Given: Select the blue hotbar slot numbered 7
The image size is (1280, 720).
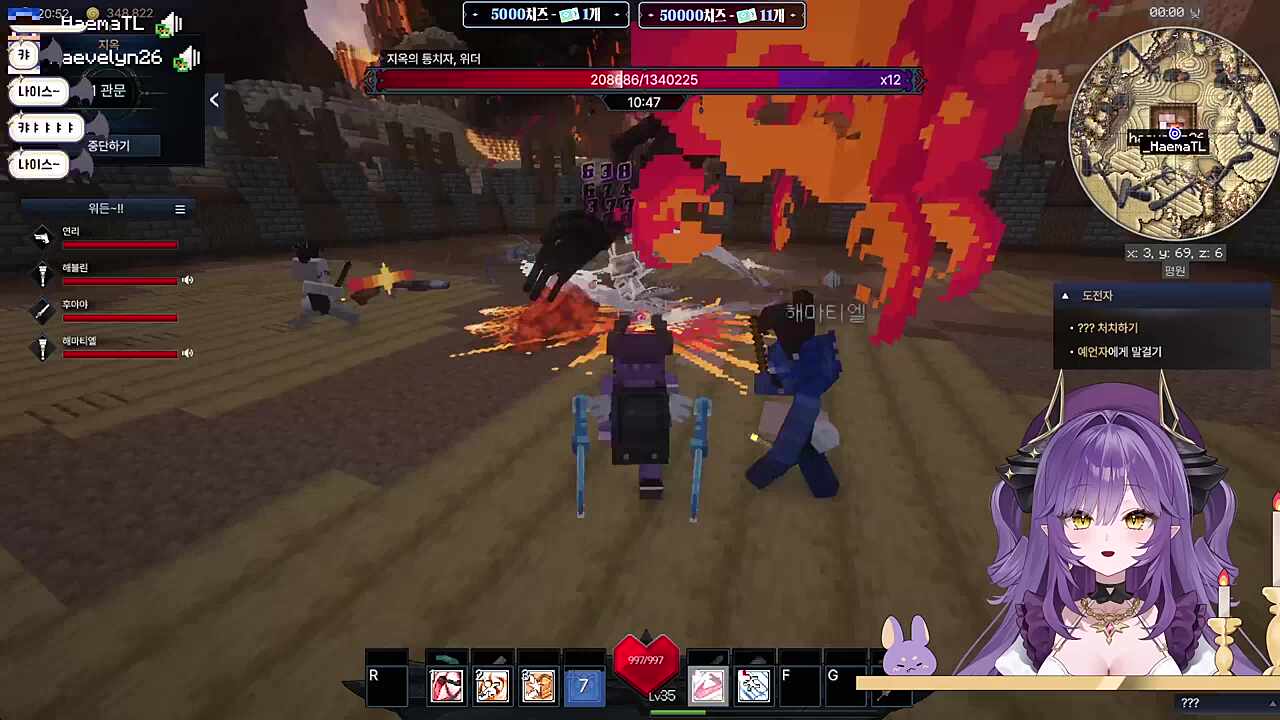Looking at the screenshot, I should tap(584, 686).
